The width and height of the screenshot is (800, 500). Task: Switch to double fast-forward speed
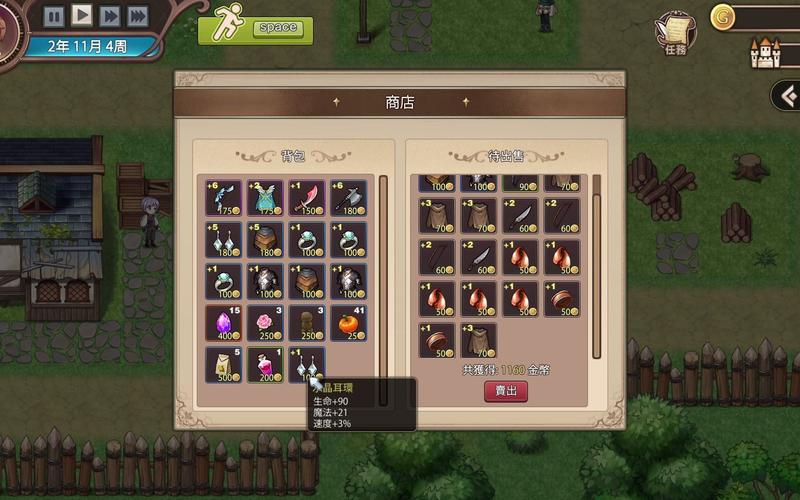[110, 15]
